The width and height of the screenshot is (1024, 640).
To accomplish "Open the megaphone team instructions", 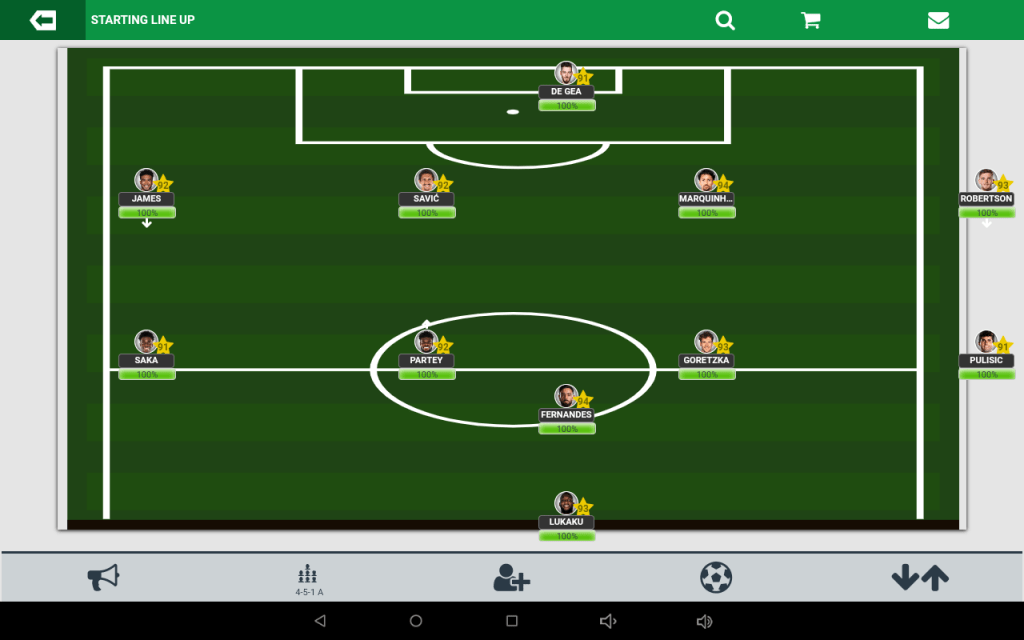I will [103, 577].
